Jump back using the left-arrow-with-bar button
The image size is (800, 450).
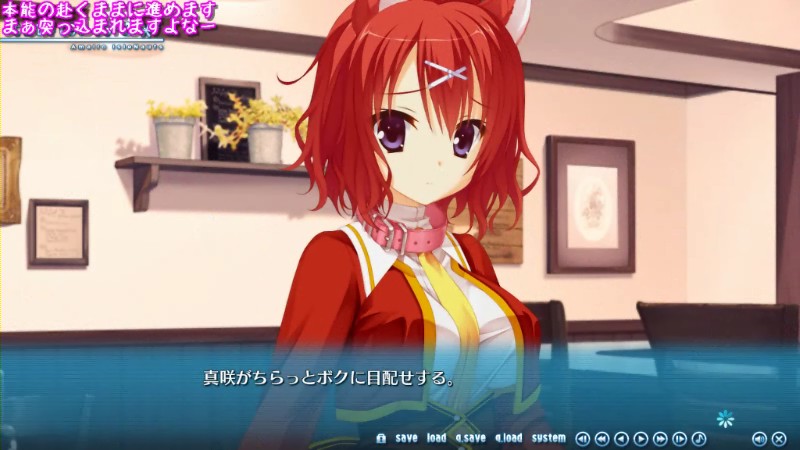pyautogui.click(x=582, y=438)
